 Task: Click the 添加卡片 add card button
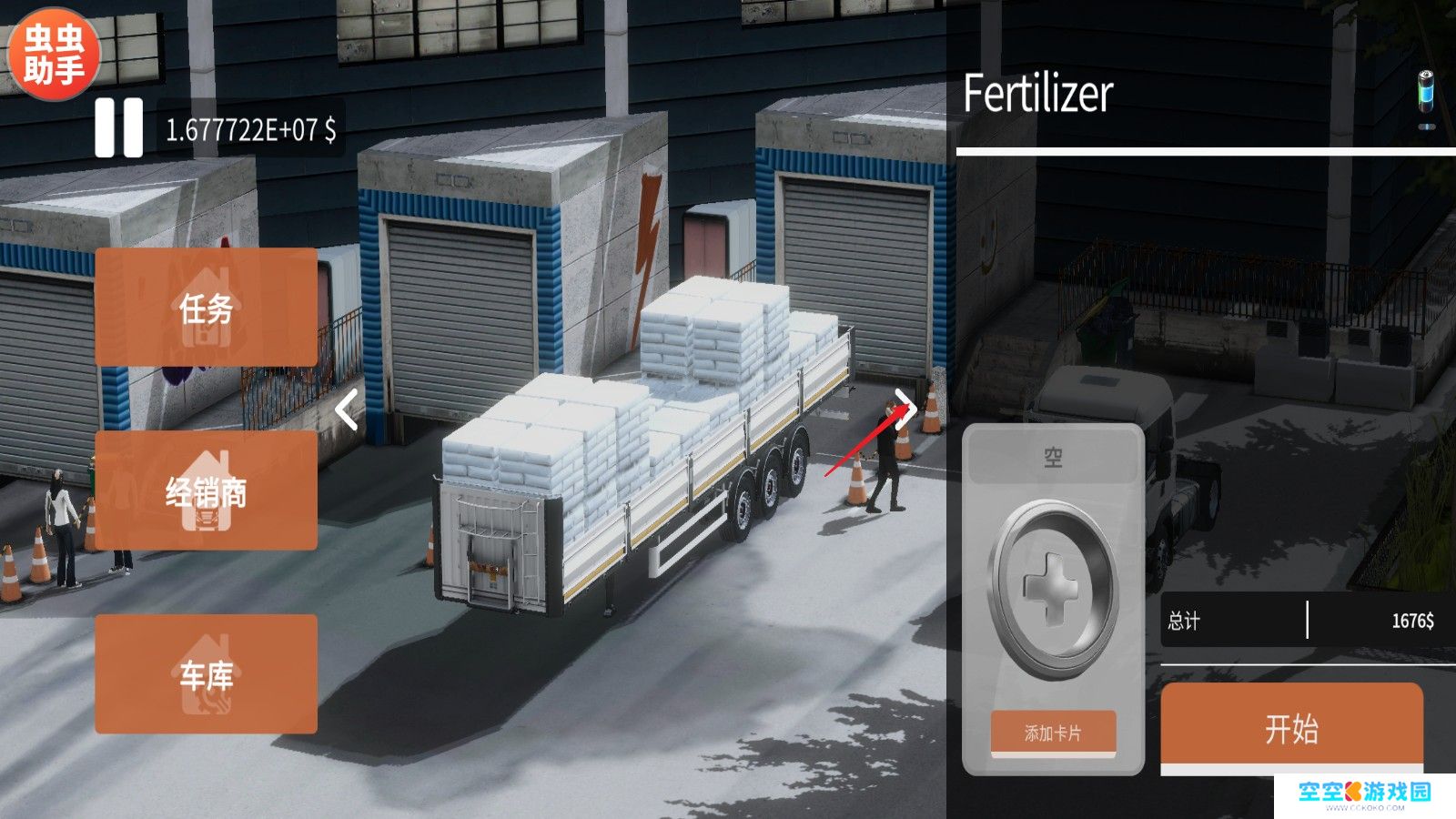1053,733
